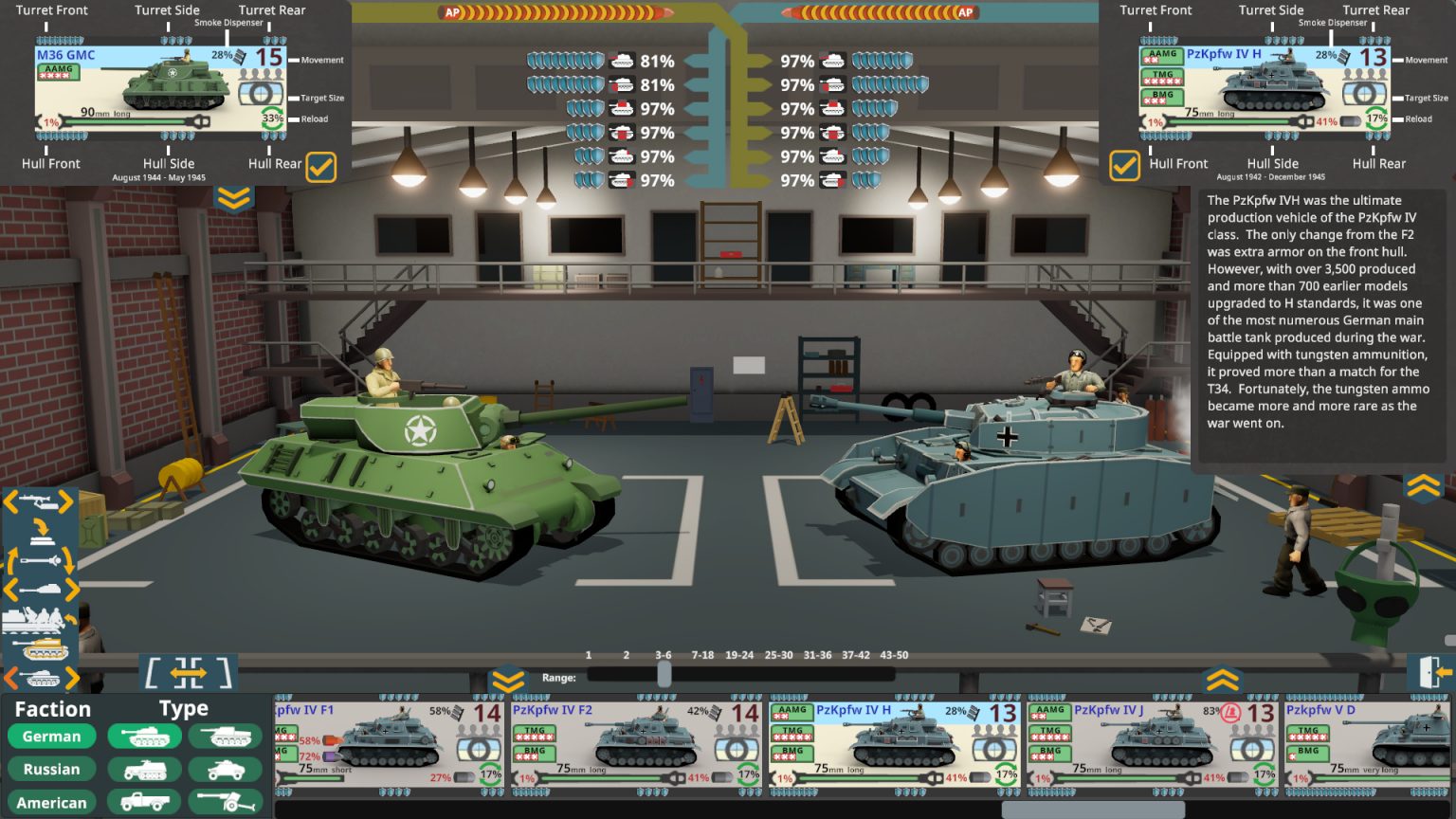Select the 43-50 range bracket
1456x819 pixels.
(x=896, y=655)
